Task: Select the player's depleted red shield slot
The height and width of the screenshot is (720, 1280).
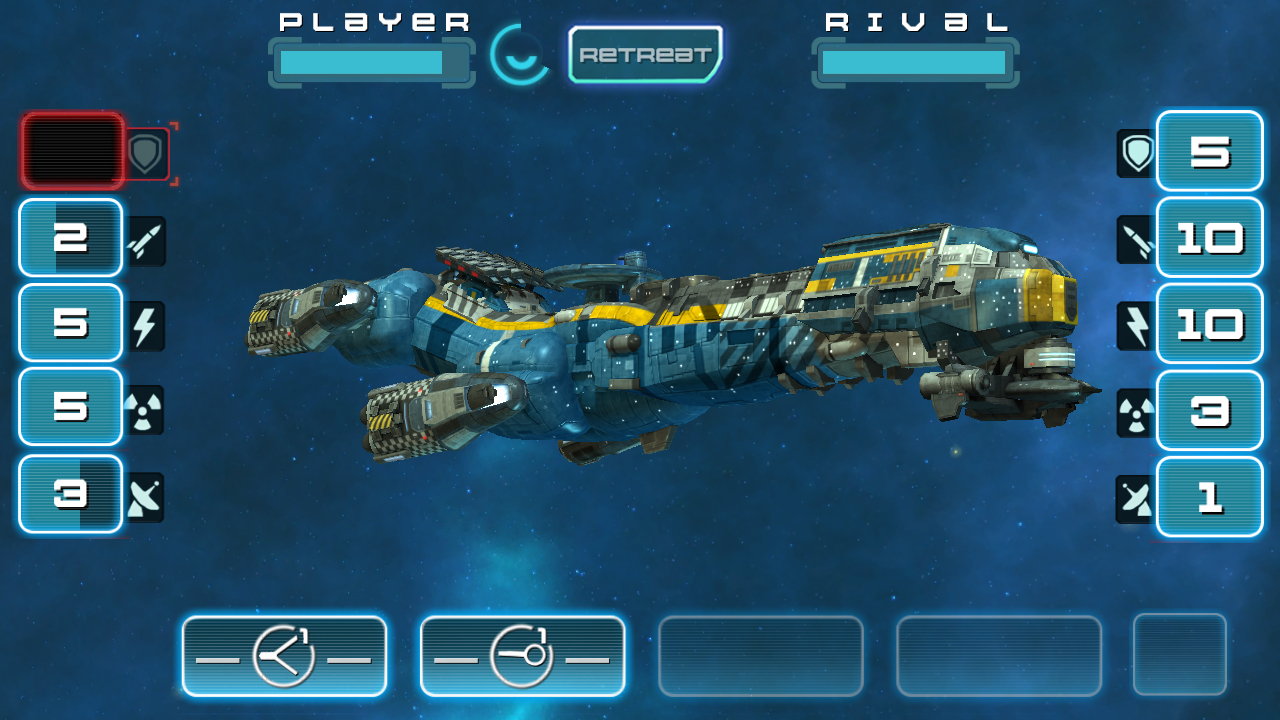Action: click(72, 151)
